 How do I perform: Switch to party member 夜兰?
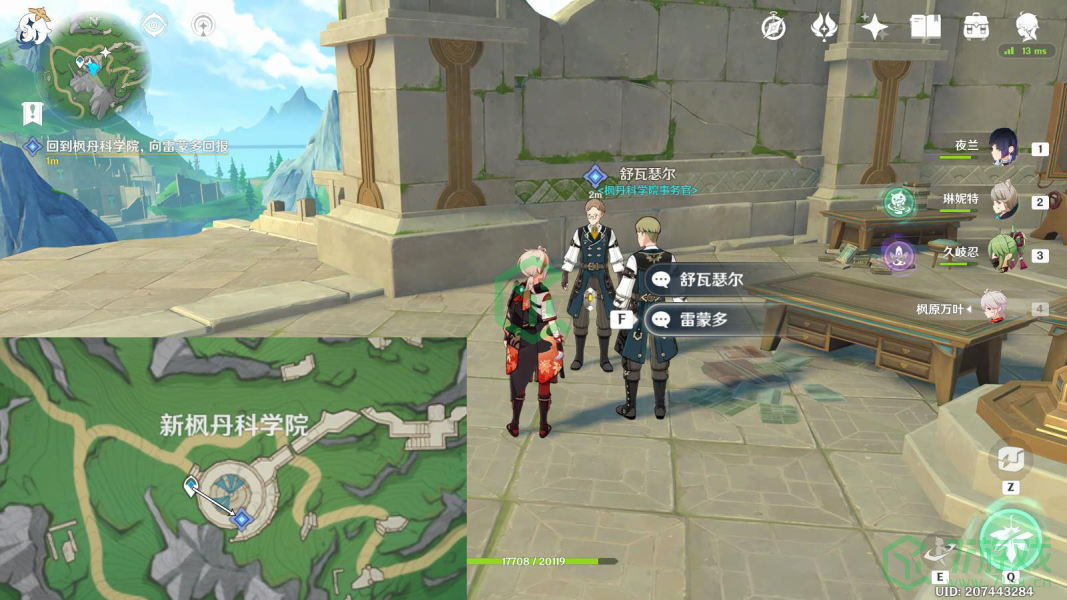pos(1003,147)
